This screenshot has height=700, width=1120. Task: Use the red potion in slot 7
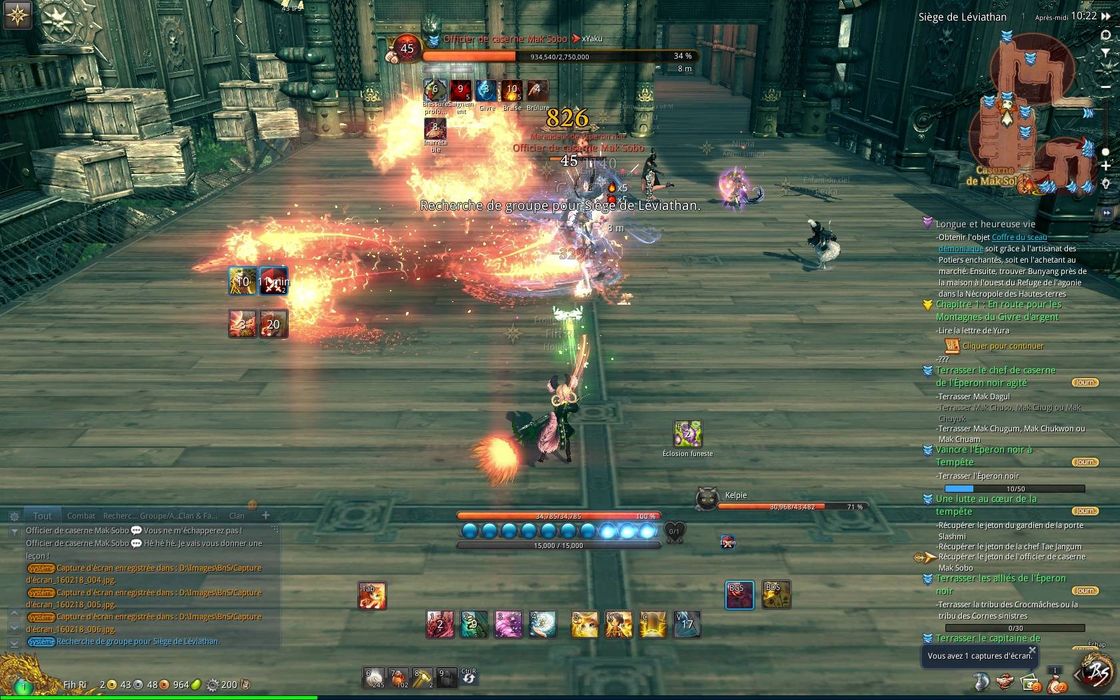pos(397,677)
